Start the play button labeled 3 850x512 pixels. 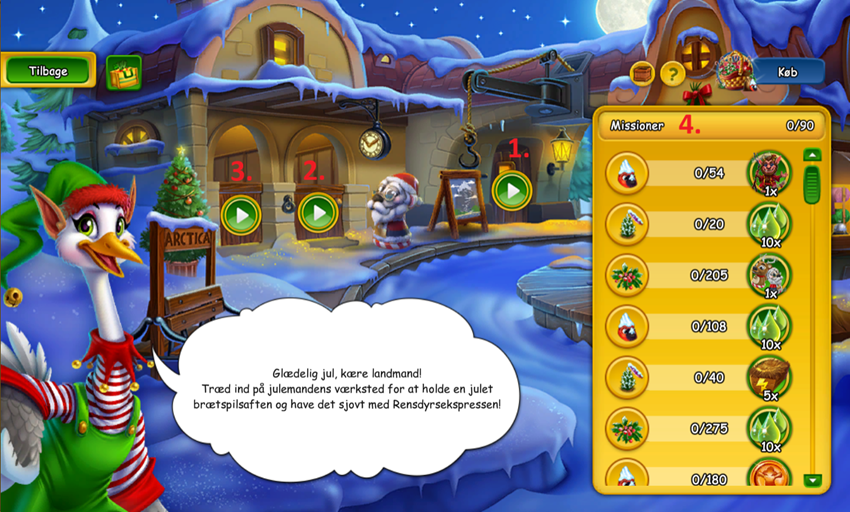[241, 214]
